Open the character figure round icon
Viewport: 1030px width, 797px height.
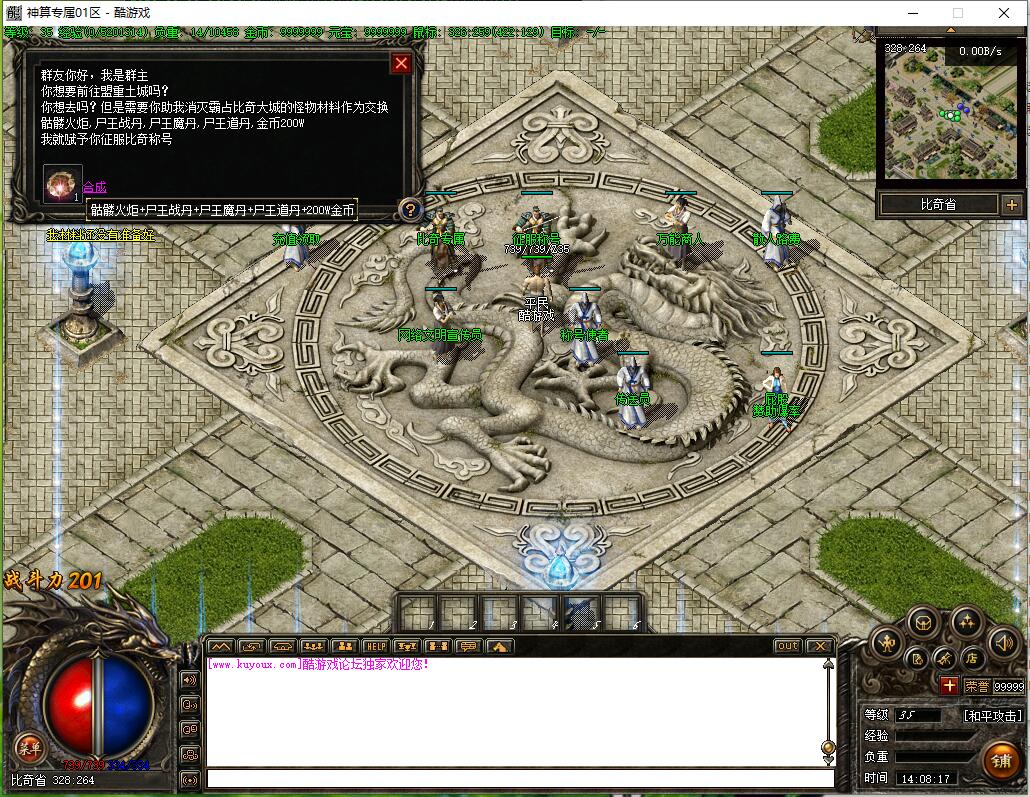point(887,642)
